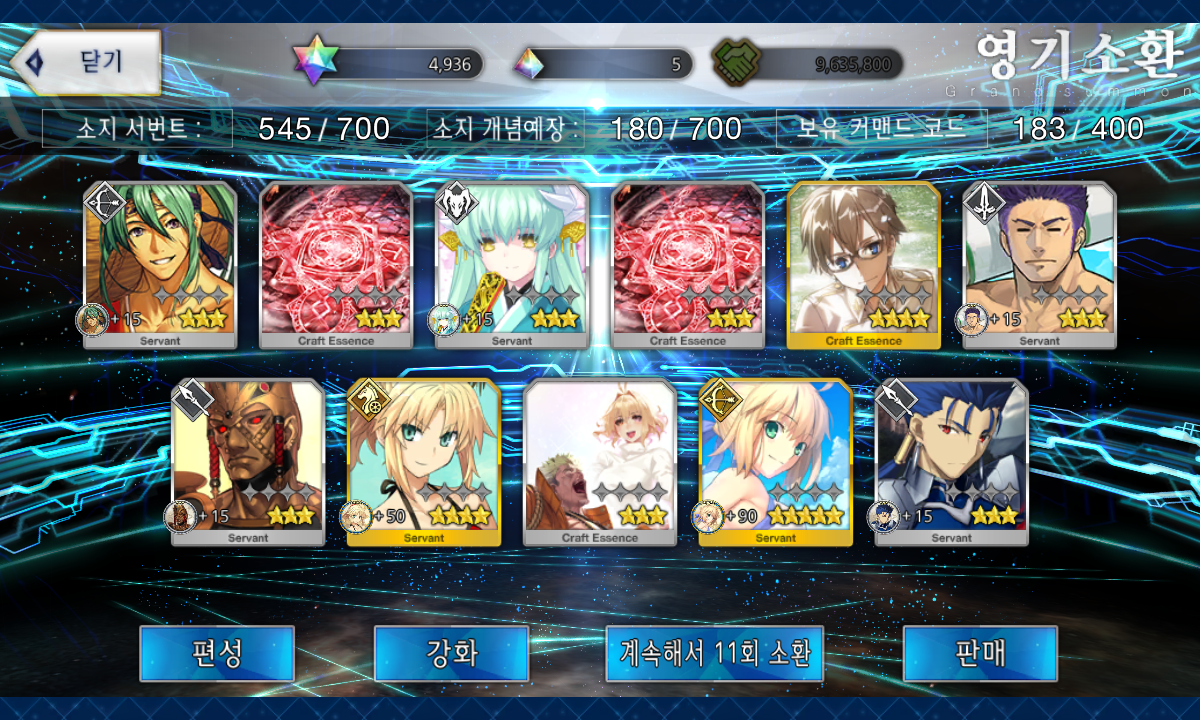Summon again with 계속해서 11회 소환
The height and width of the screenshot is (720, 1200).
click(x=714, y=653)
